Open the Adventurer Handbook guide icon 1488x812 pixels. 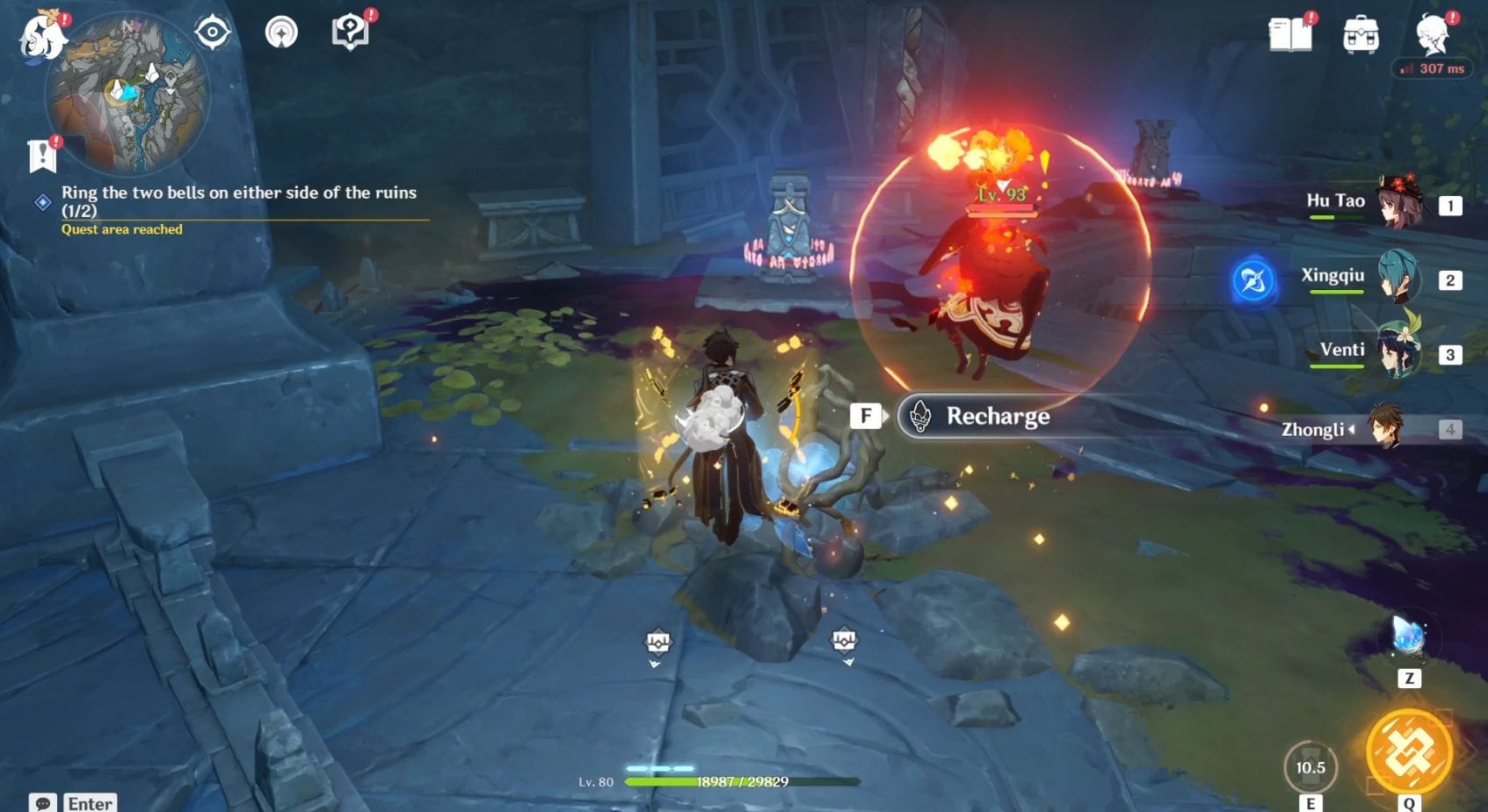[x=350, y=30]
